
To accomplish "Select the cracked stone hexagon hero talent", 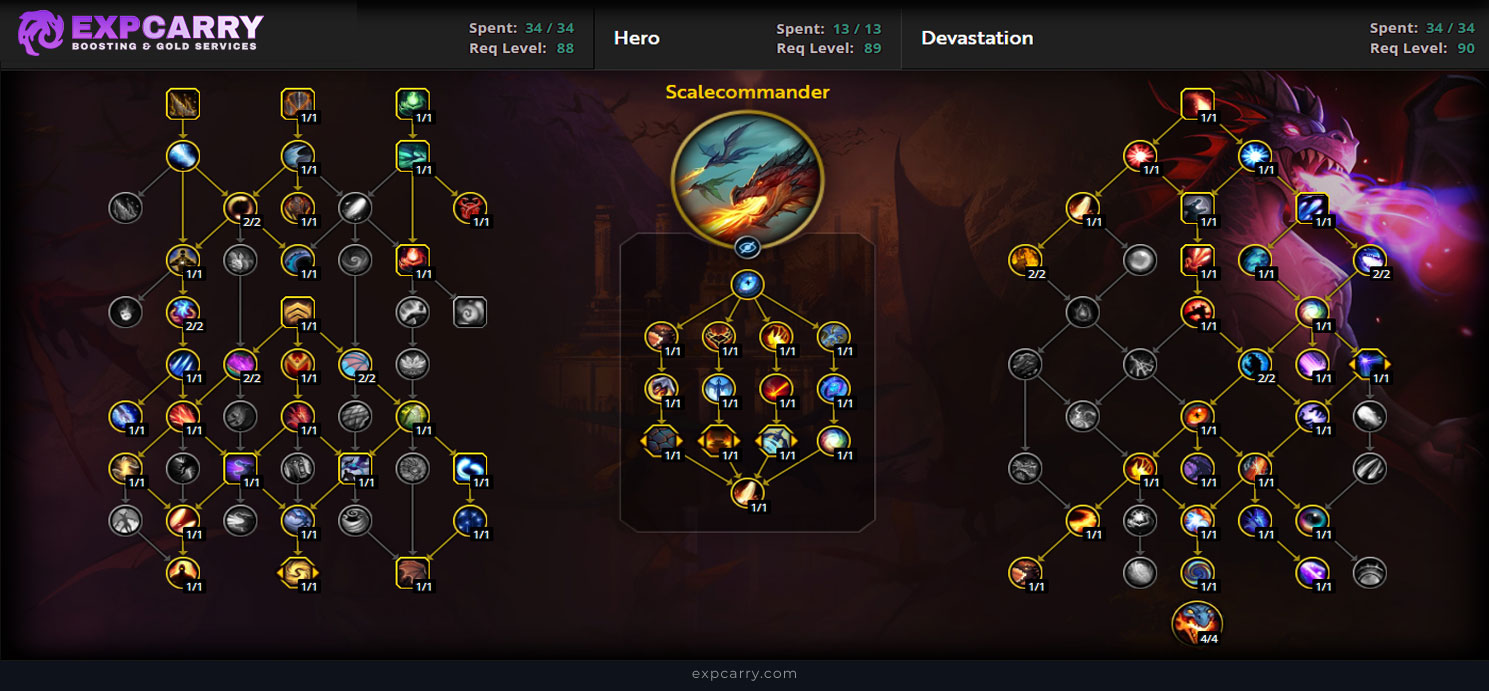I will [661, 440].
